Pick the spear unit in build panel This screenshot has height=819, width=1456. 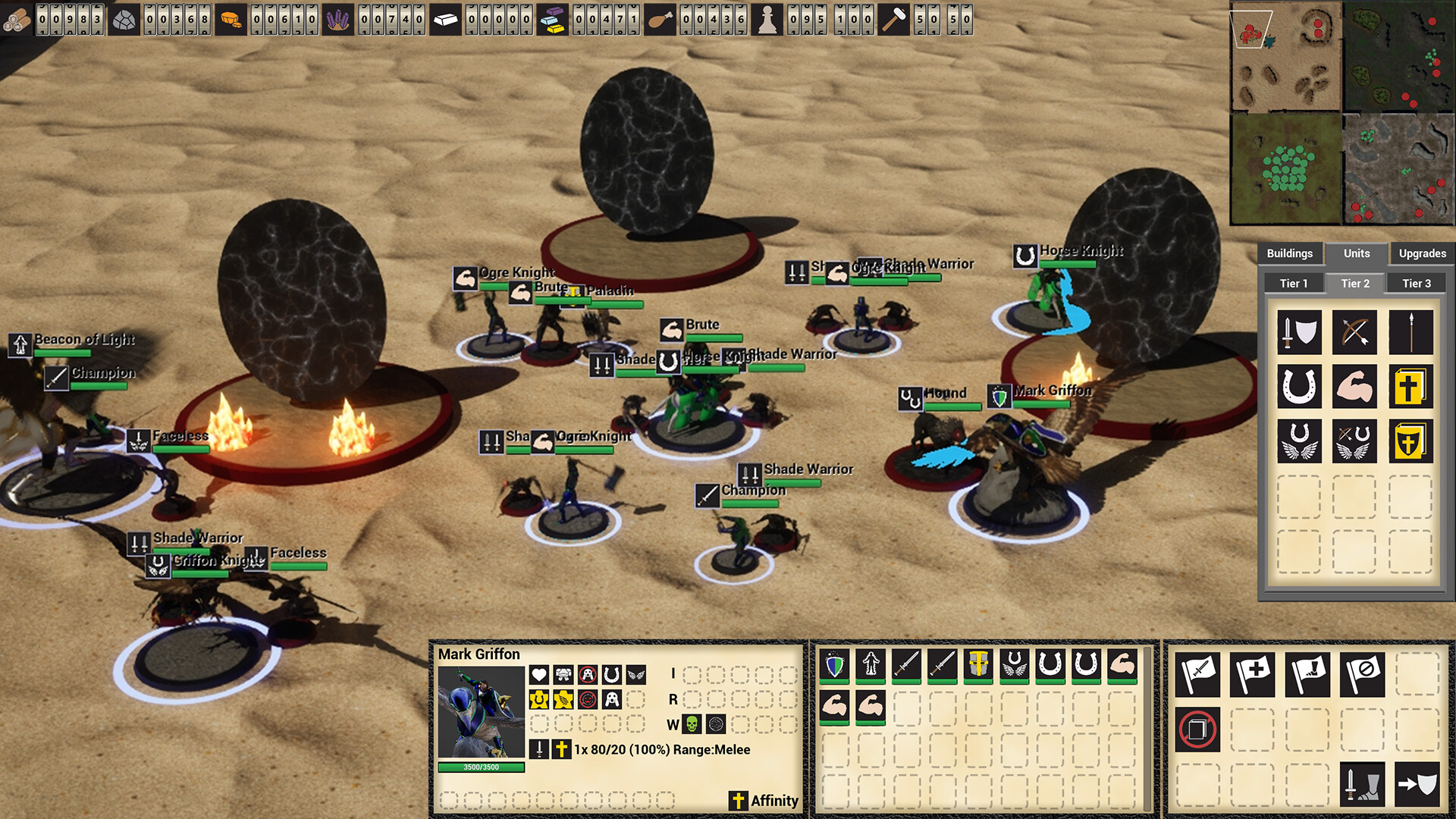pyautogui.click(x=1410, y=332)
